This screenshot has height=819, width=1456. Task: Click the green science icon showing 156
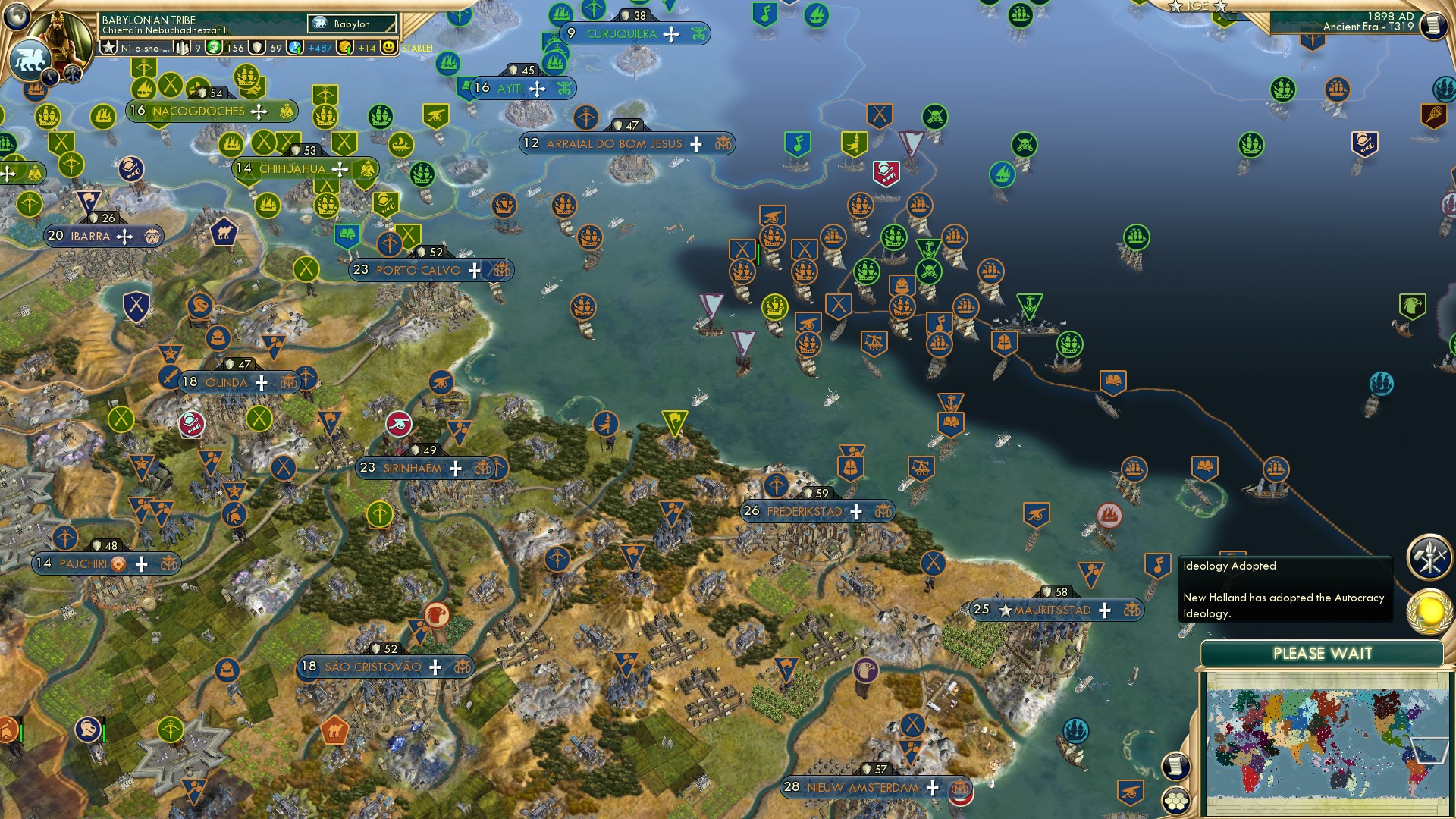point(213,47)
